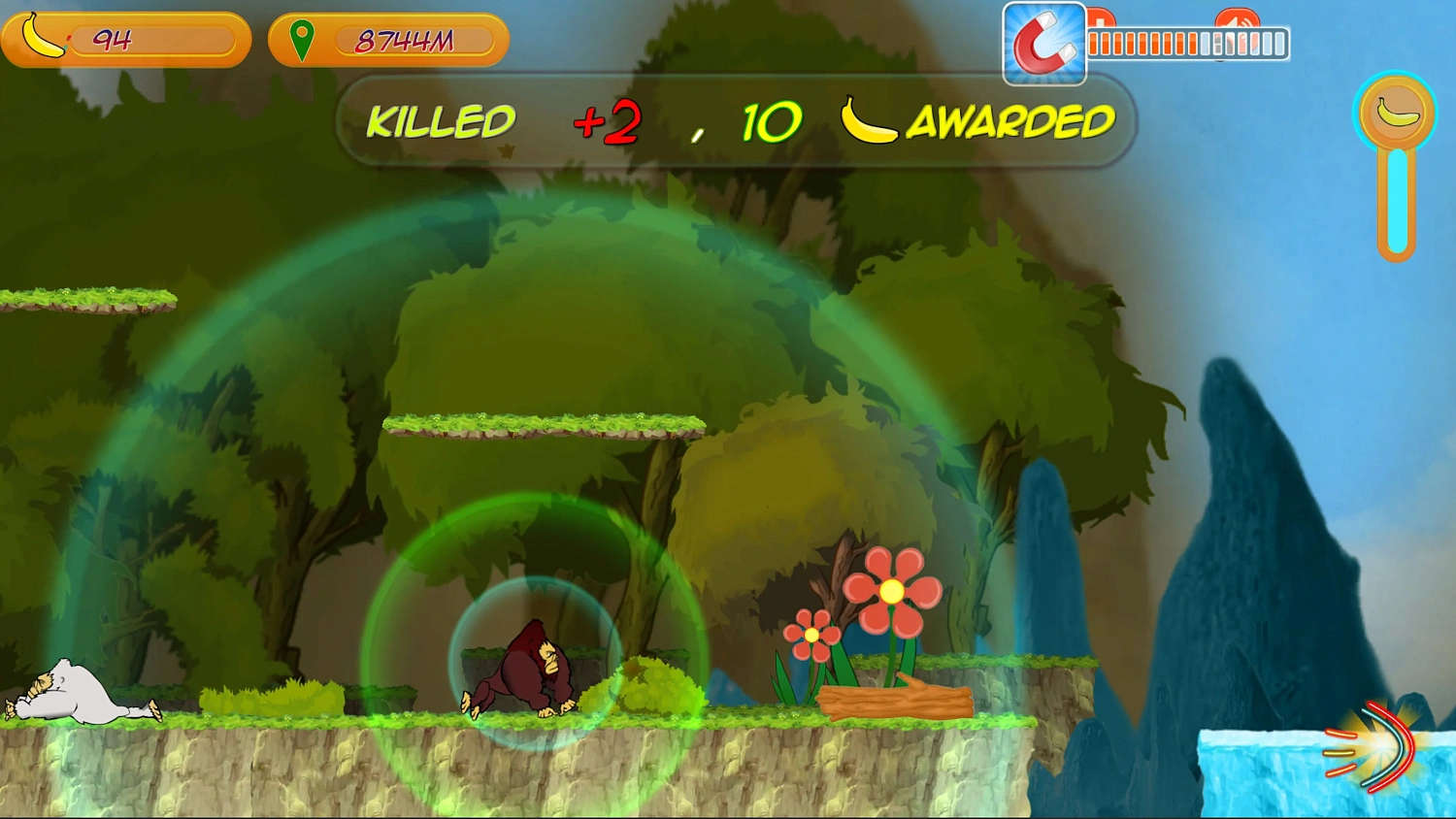Select the yellow banana in the awarded banner

coord(872,120)
